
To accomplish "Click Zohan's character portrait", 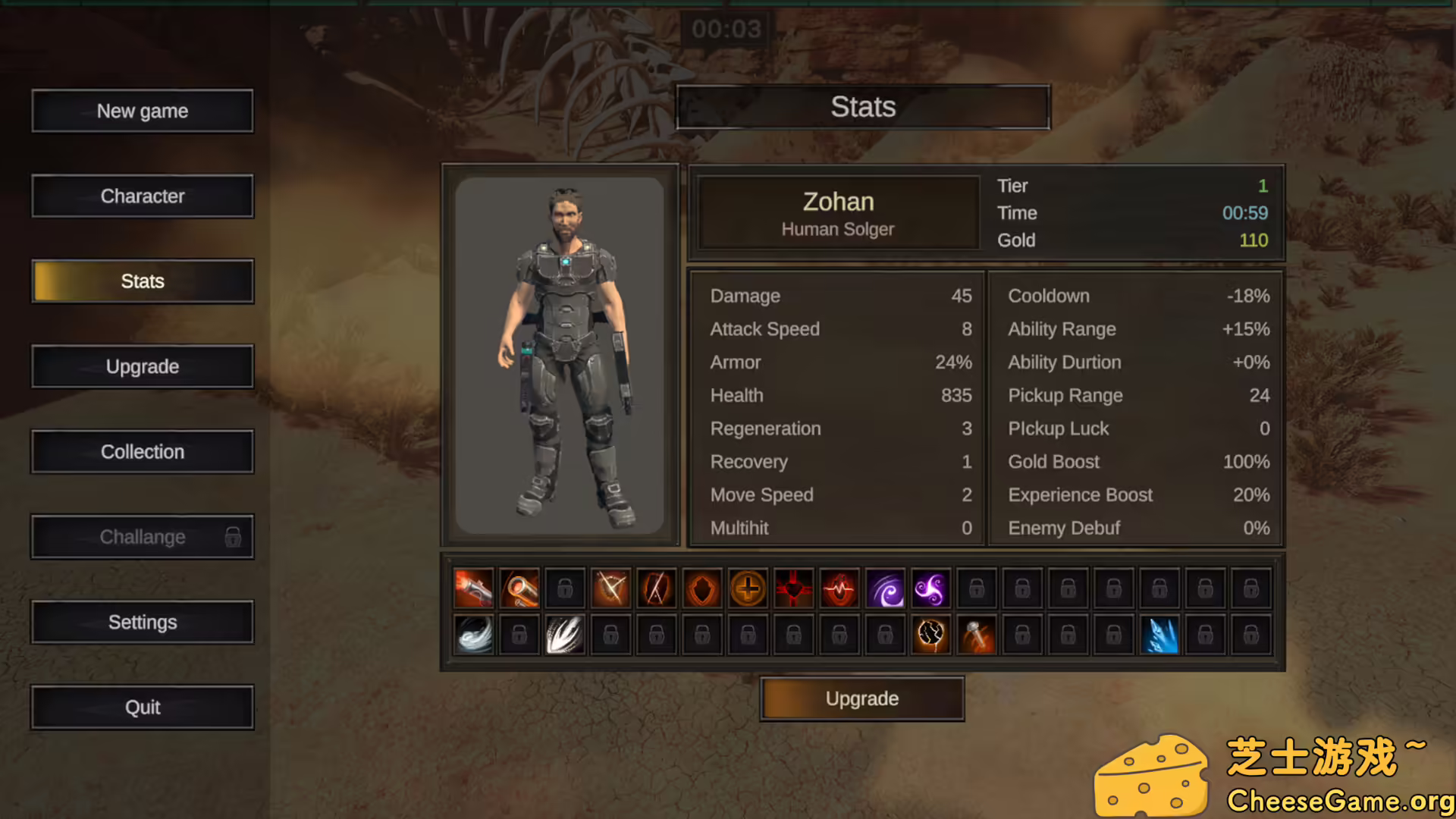I will pyautogui.click(x=560, y=355).
